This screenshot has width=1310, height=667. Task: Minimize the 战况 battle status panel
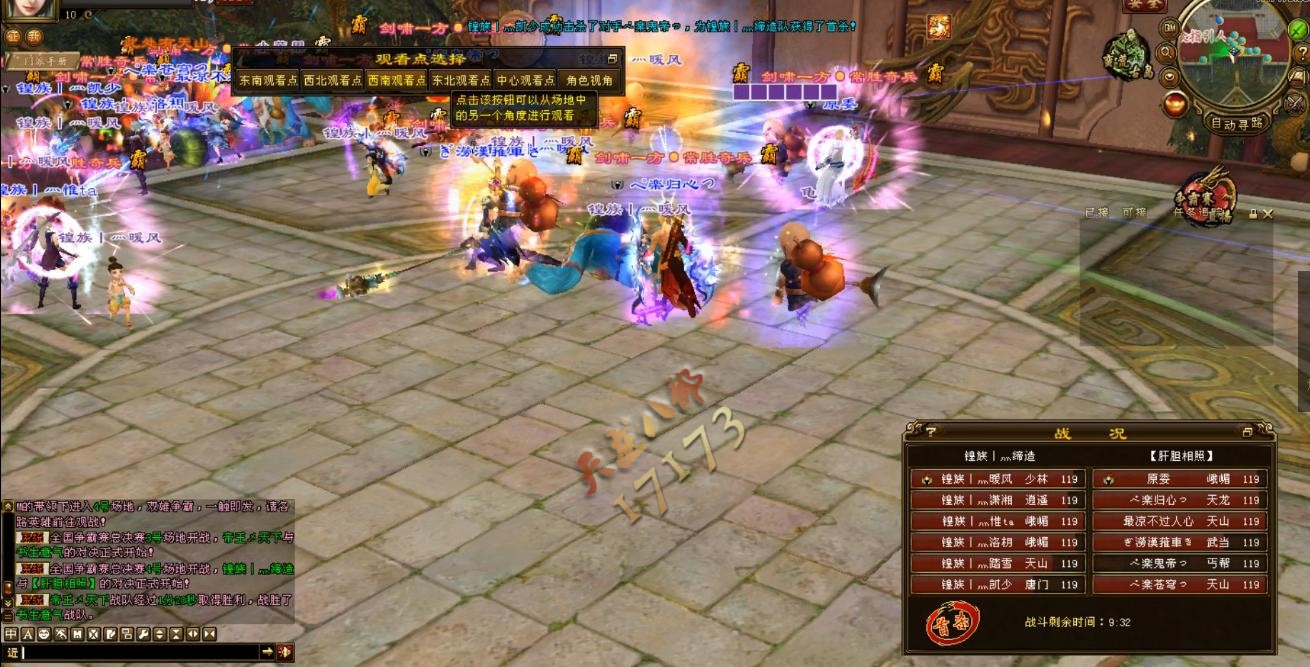coord(1247,432)
